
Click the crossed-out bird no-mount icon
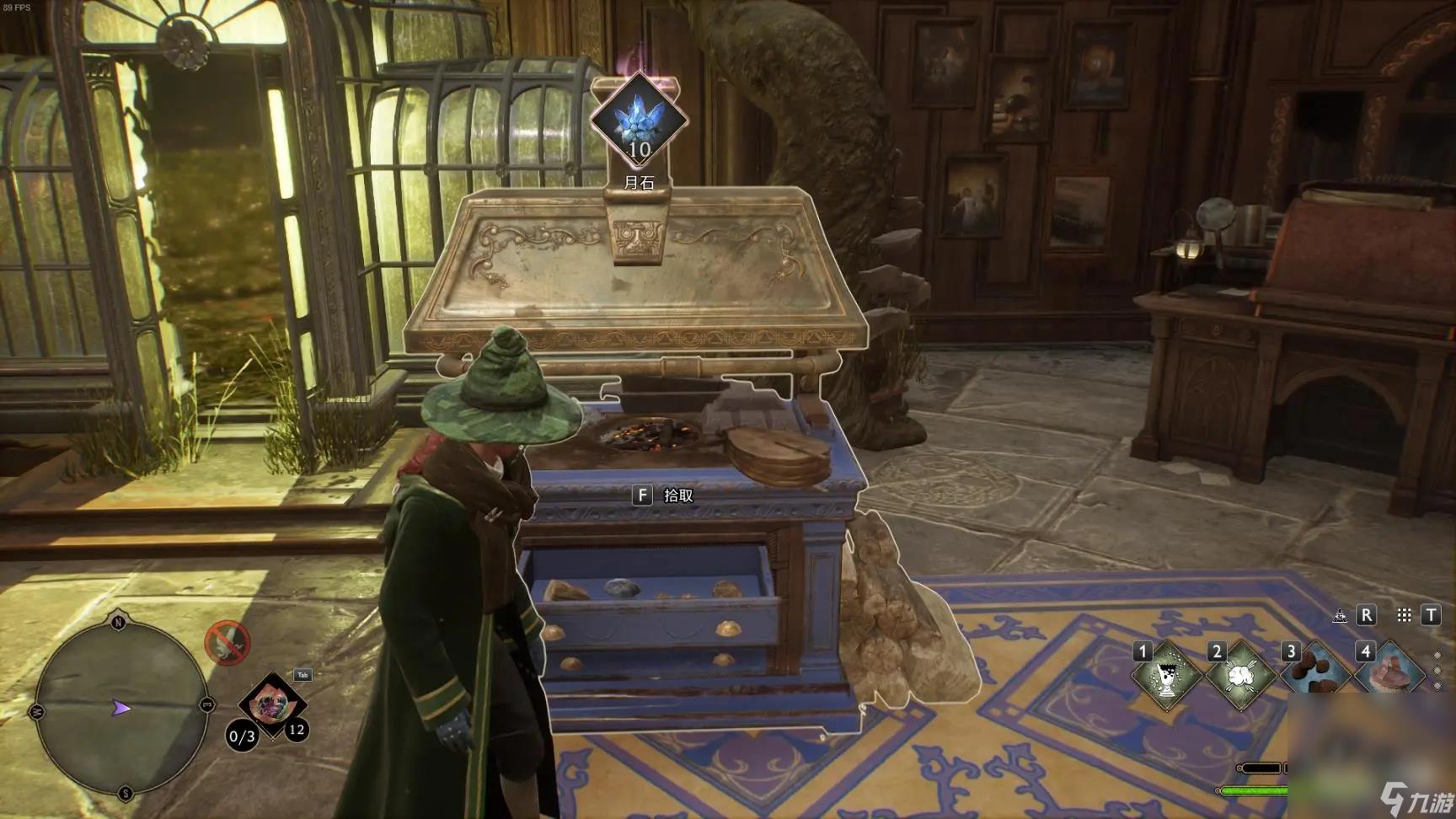click(x=227, y=643)
